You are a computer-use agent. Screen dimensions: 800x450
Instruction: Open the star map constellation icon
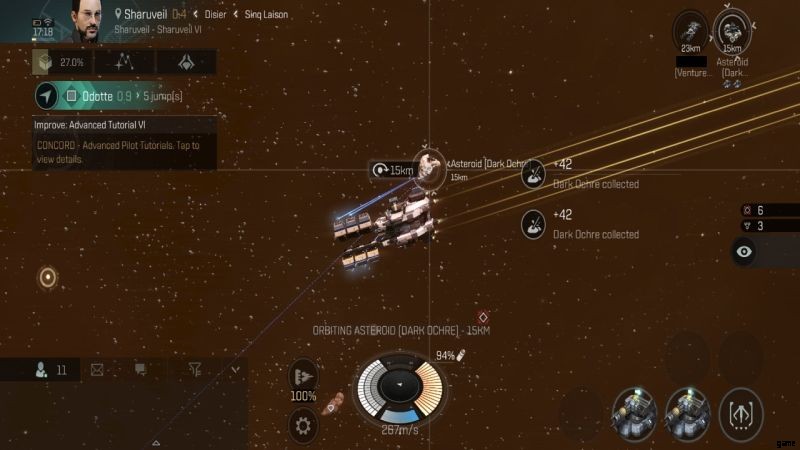124,62
